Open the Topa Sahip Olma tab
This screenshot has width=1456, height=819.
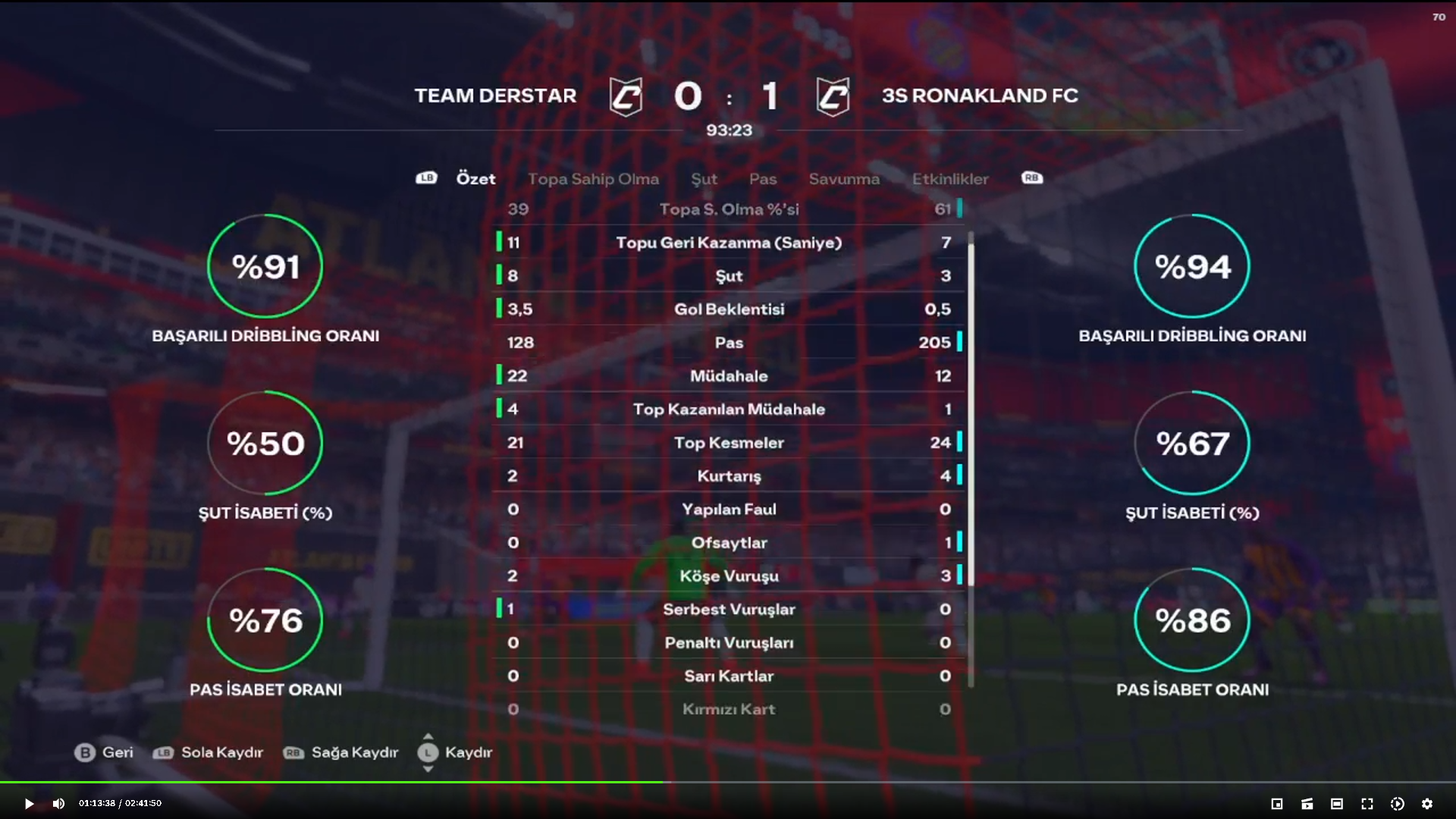coord(593,179)
